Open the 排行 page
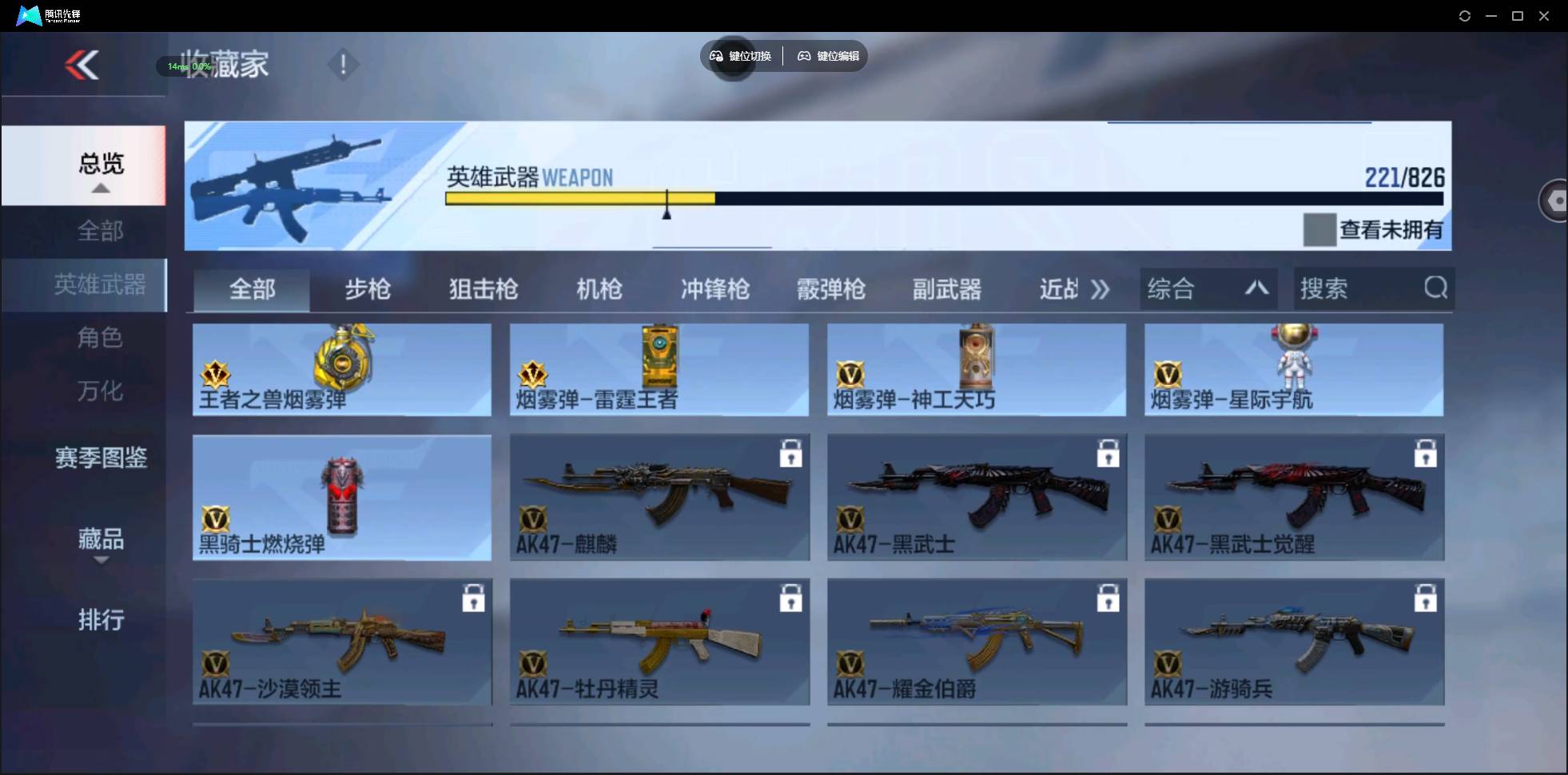Screen dimensions: 1568x775 click(x=101, y=621)
